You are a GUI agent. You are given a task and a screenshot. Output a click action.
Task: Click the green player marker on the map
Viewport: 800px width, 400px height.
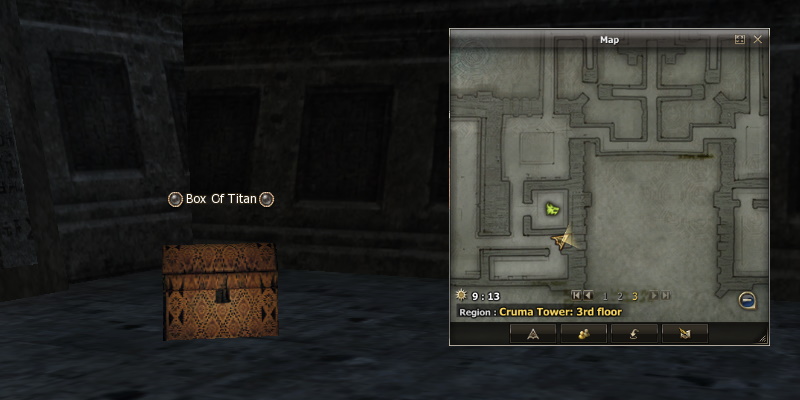pos(552,209)
